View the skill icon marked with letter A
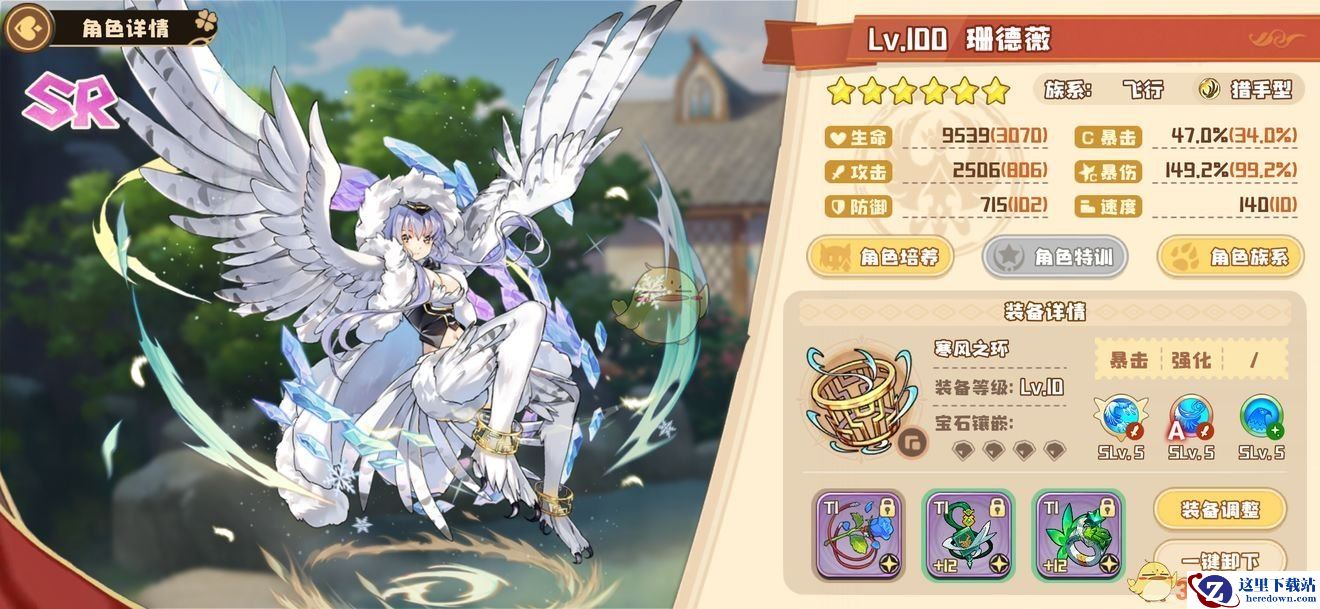Viewport: 1320px width, 609px height. [x=1190, y=417]
